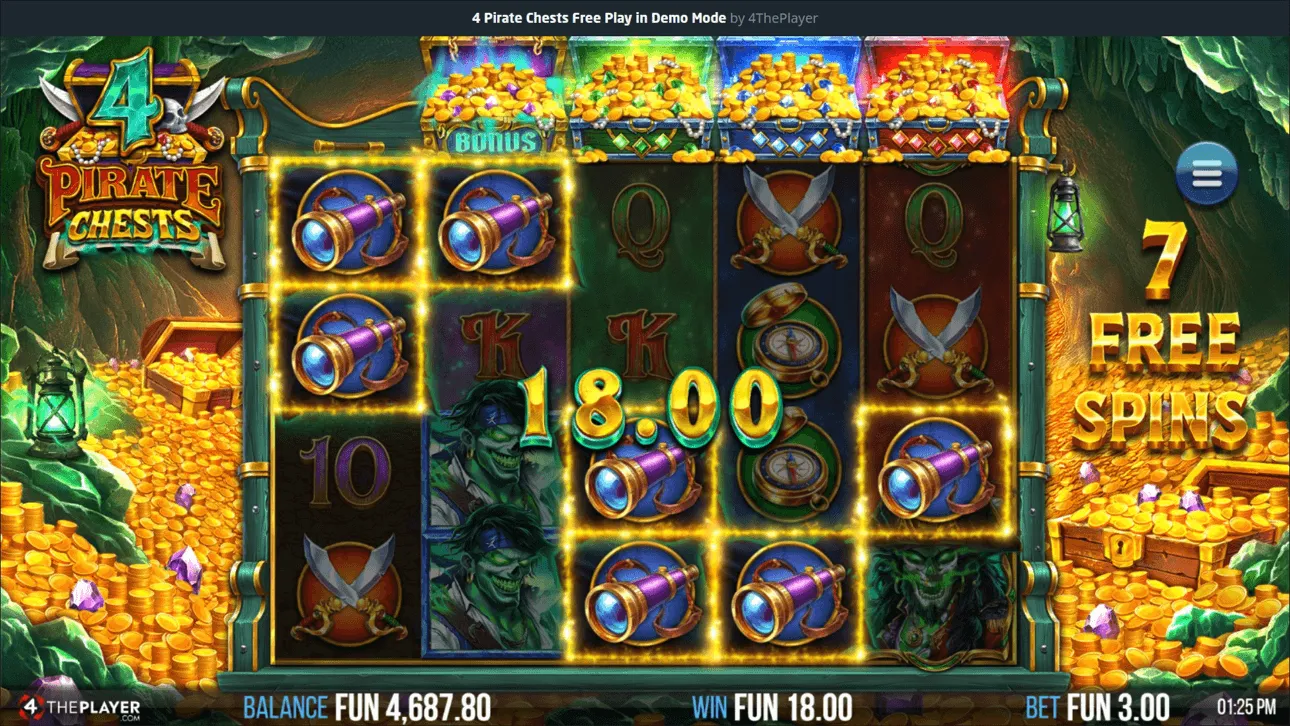Open the hamburger game menu

pyautogui.click(x=1206, y=172)
